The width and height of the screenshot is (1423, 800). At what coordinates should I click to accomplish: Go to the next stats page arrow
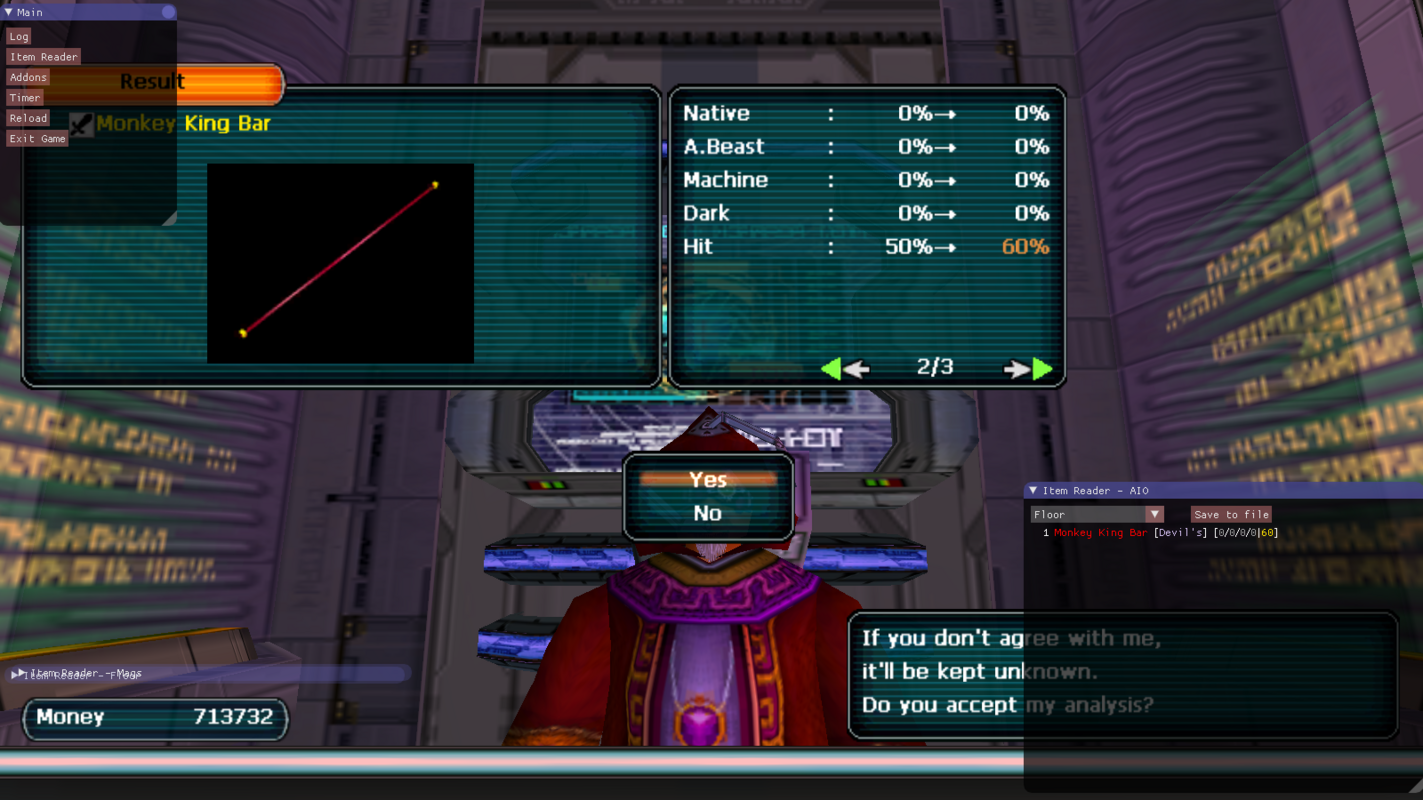pyautogui.click(x=1028, y=369)
